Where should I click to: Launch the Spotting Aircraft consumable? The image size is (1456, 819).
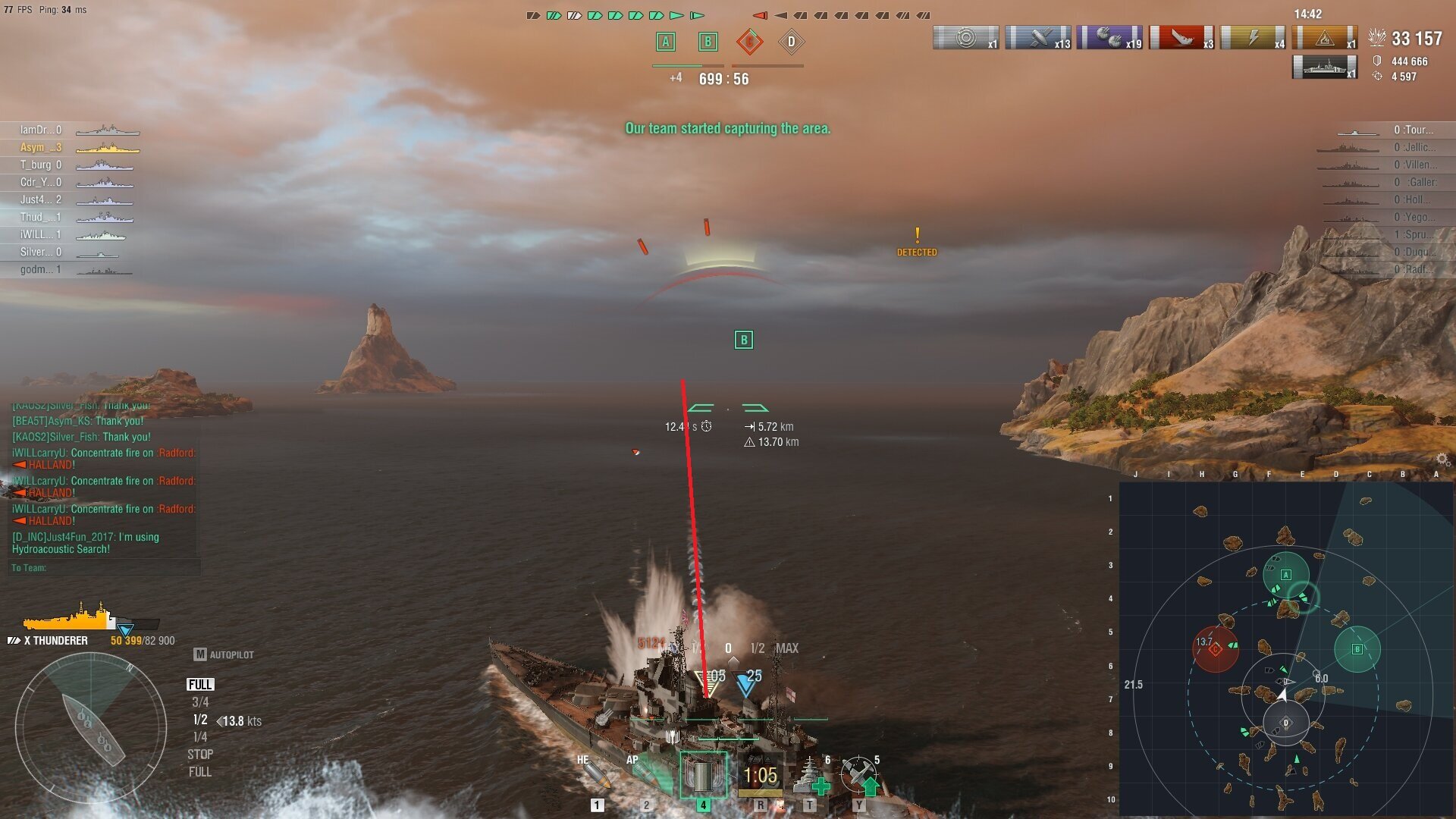(859, 776)
